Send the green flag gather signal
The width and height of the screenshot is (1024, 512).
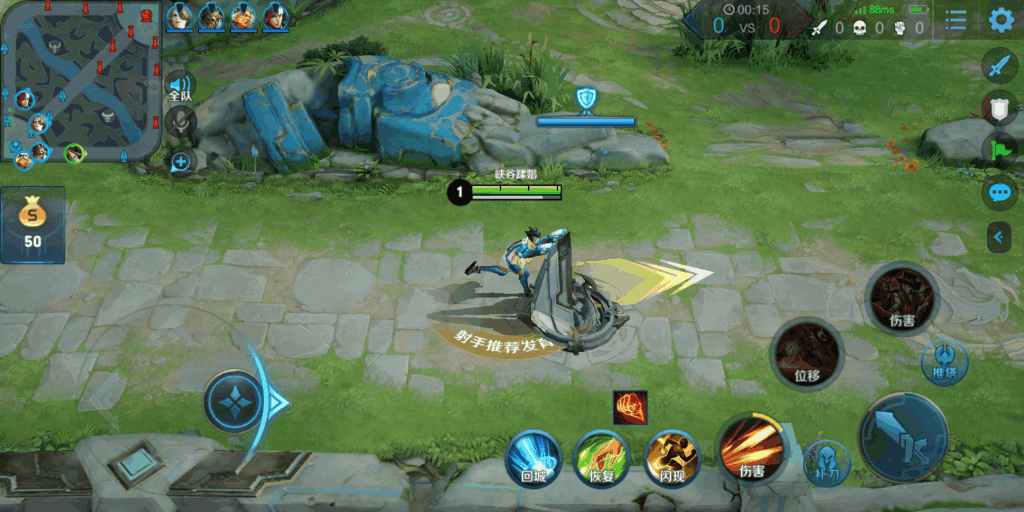[x=999, y=150]
